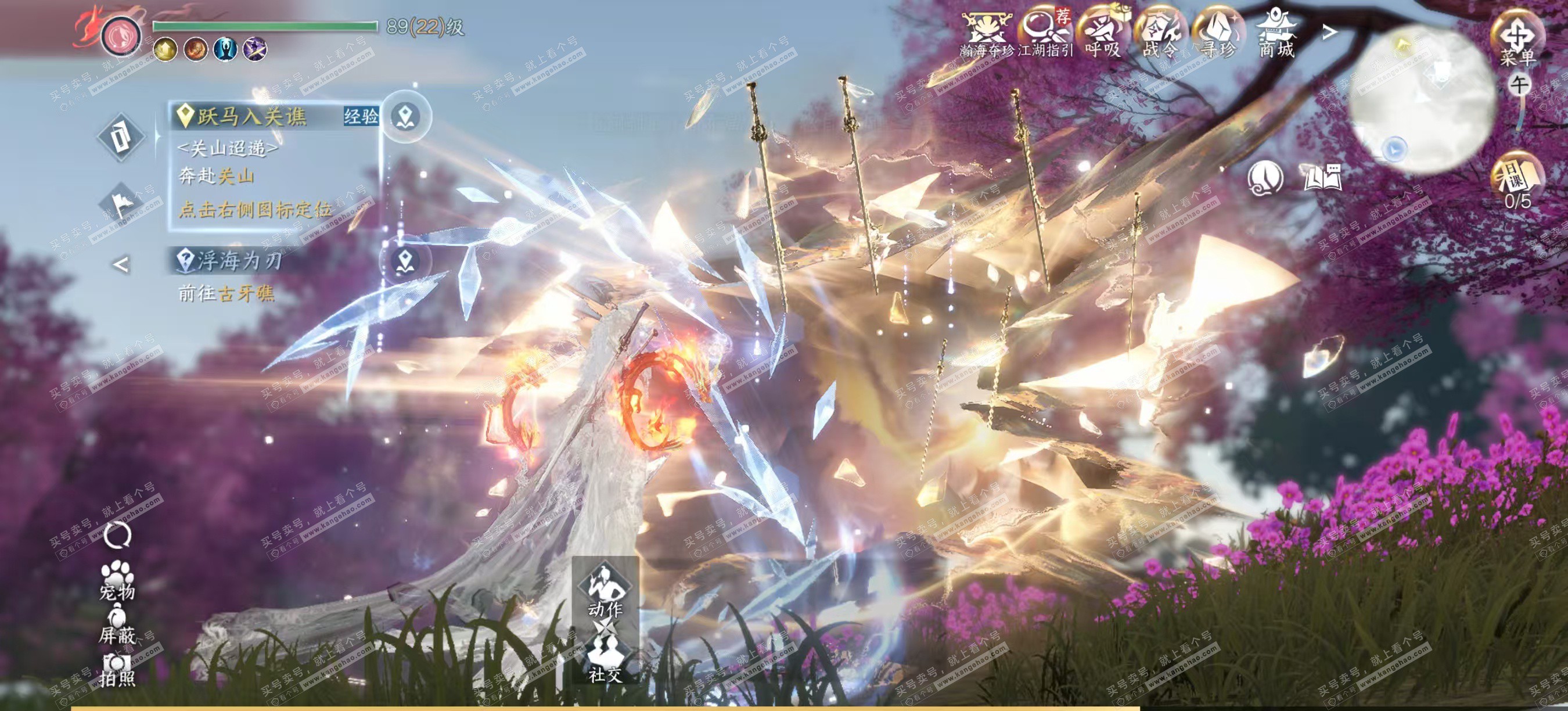Image resolution: width=1568 pixels, height=711 pixels.
Task: Open the 瀚海夺珍 event
Action: tap(986, 34)
